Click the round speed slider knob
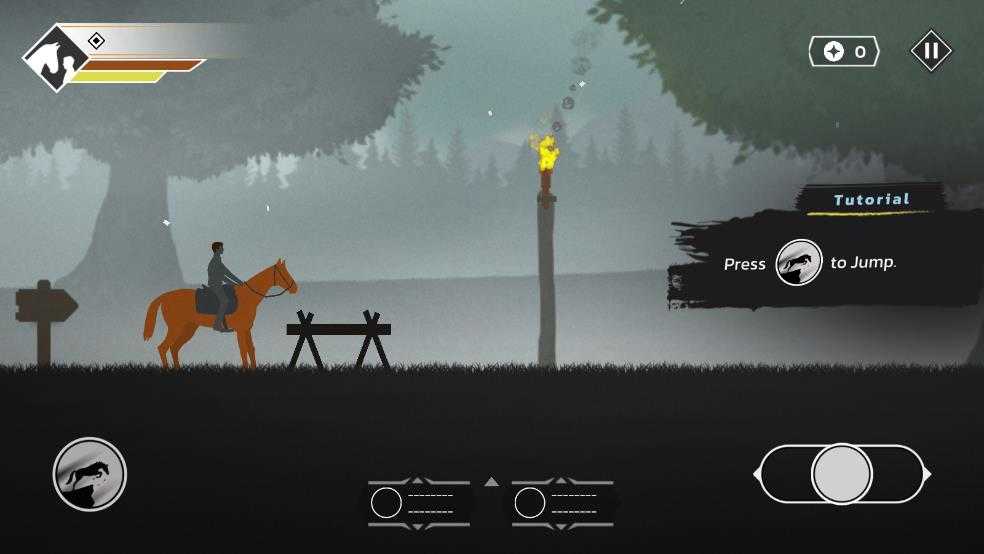 pyautogui.click(x=842, y=474)
